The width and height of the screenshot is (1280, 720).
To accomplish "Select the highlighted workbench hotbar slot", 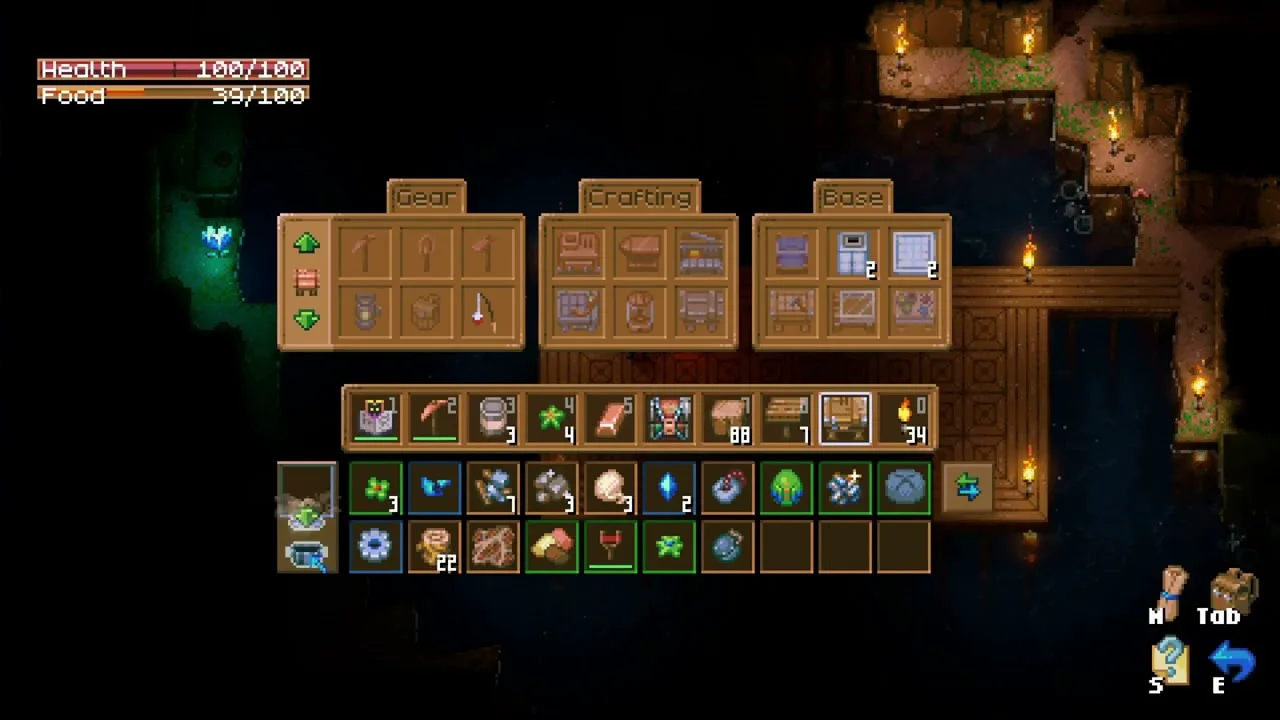I will pos(845,418).
